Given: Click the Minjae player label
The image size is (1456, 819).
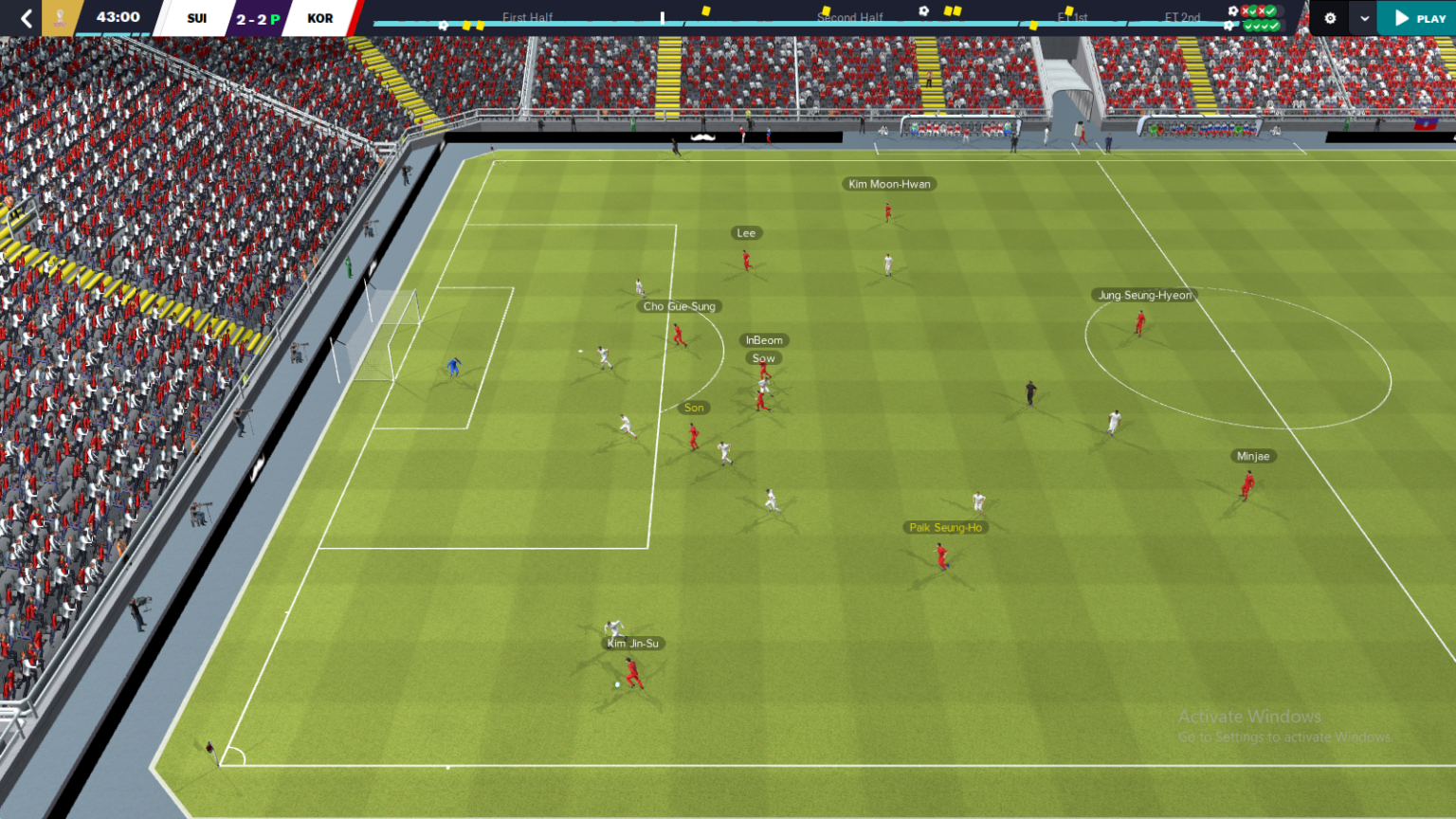Looking at the screenshot, I should coord(1253,456).
